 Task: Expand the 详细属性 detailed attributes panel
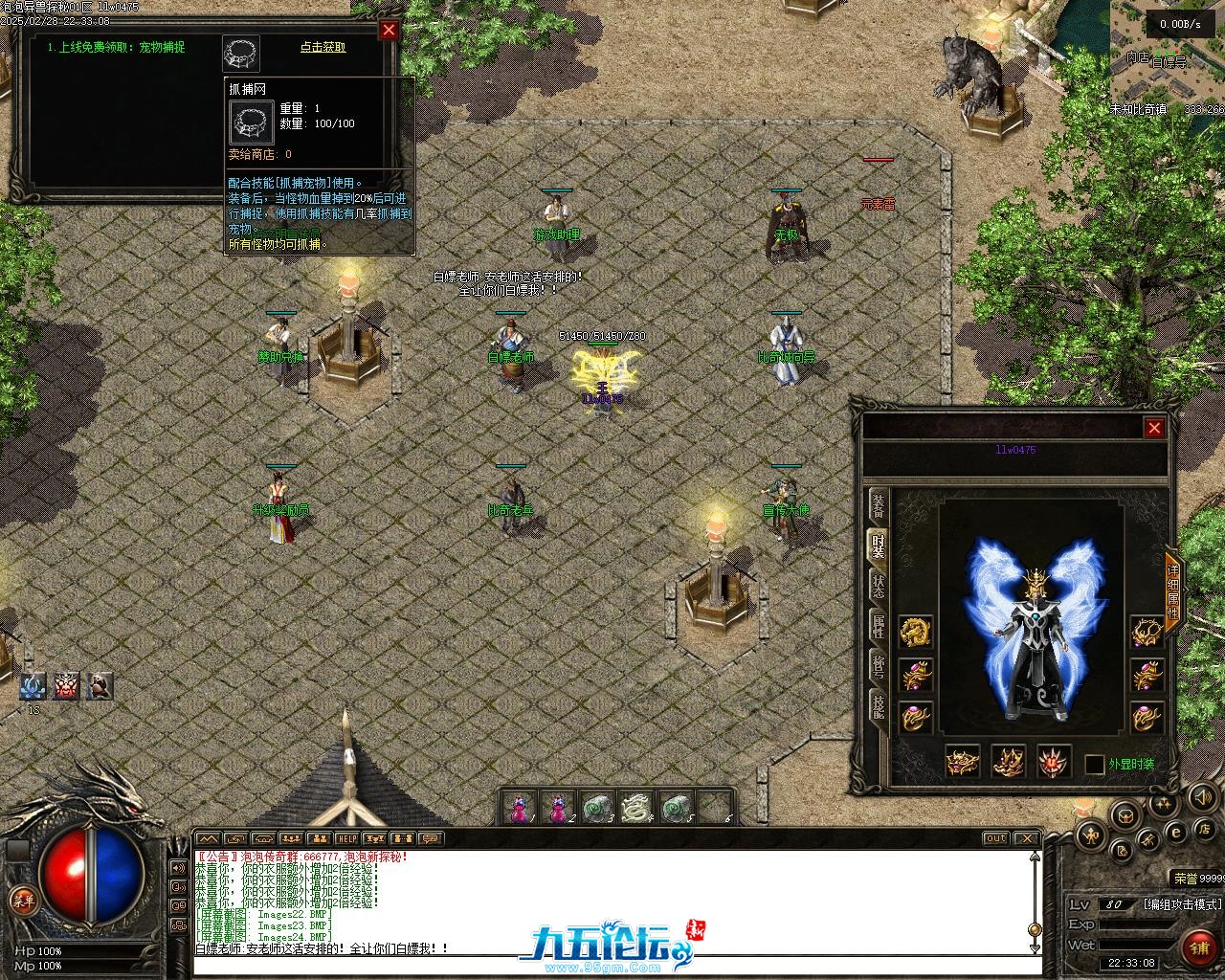[1173, 590]
